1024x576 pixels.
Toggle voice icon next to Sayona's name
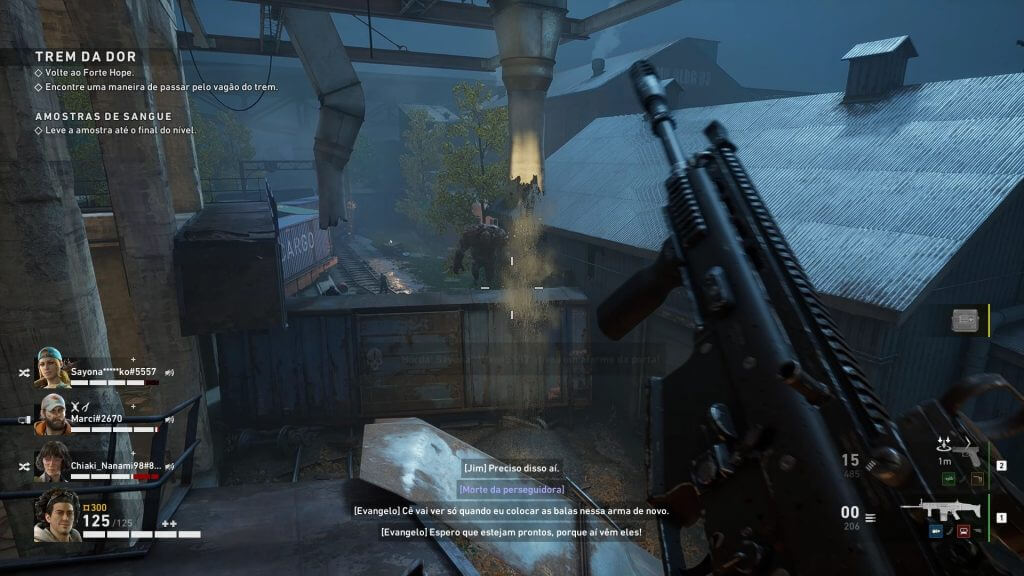169,372
